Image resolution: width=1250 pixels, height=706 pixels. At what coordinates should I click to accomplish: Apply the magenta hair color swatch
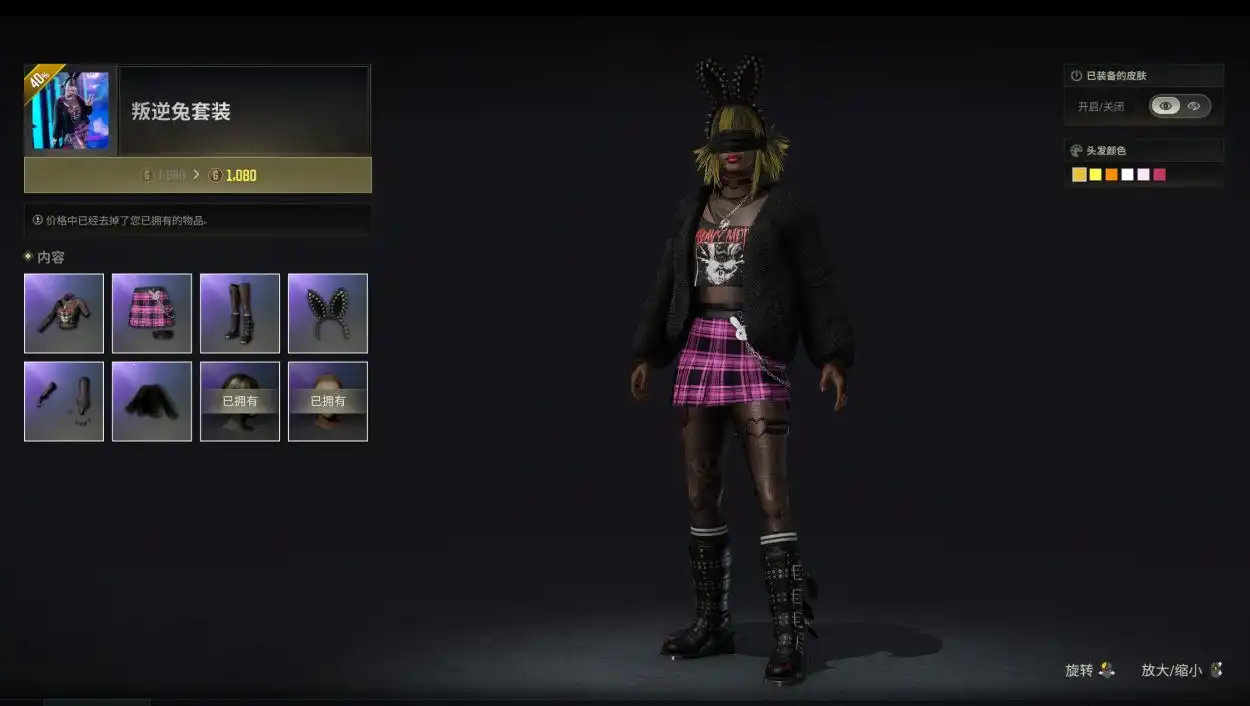(x=1159, y=175)
